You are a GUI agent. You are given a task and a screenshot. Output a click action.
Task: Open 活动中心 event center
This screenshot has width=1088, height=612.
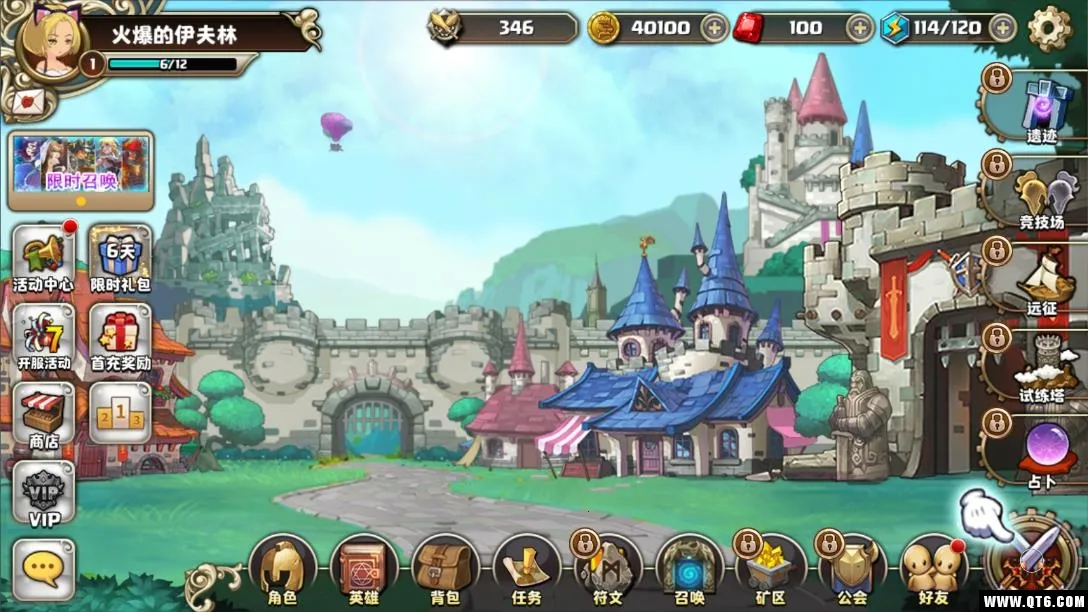click(x=43, y=258)
